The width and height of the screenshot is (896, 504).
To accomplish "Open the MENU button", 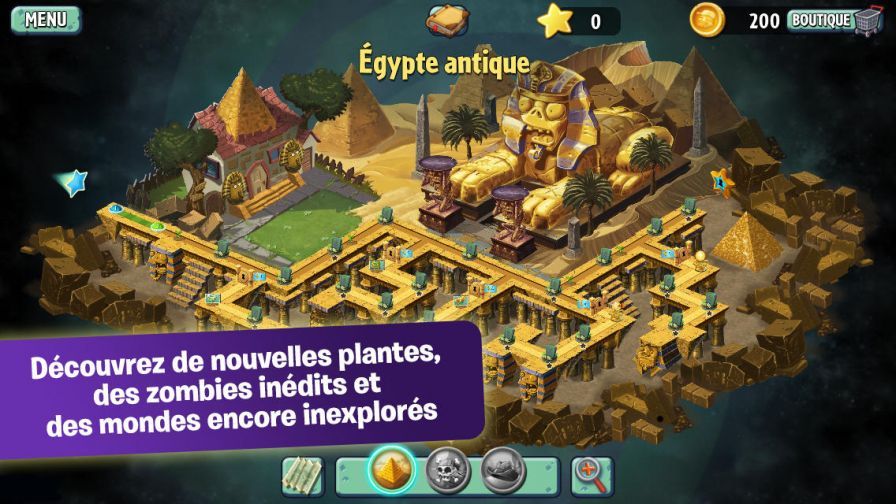I will (45, 19).
